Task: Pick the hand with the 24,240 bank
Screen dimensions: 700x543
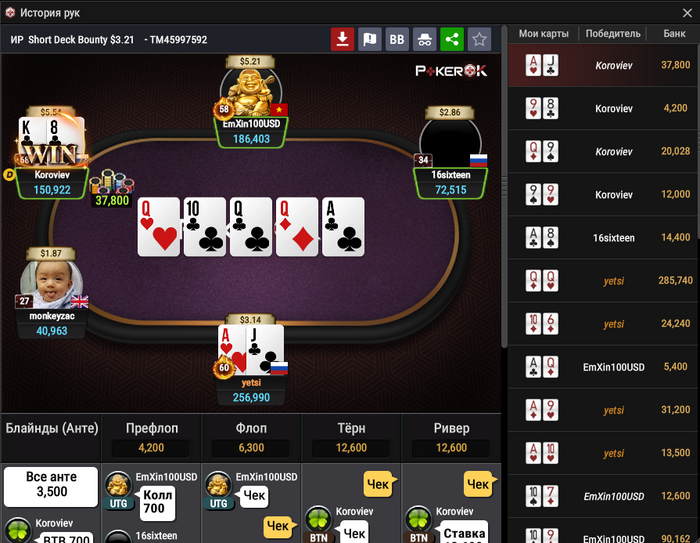Action: point(604,324)
